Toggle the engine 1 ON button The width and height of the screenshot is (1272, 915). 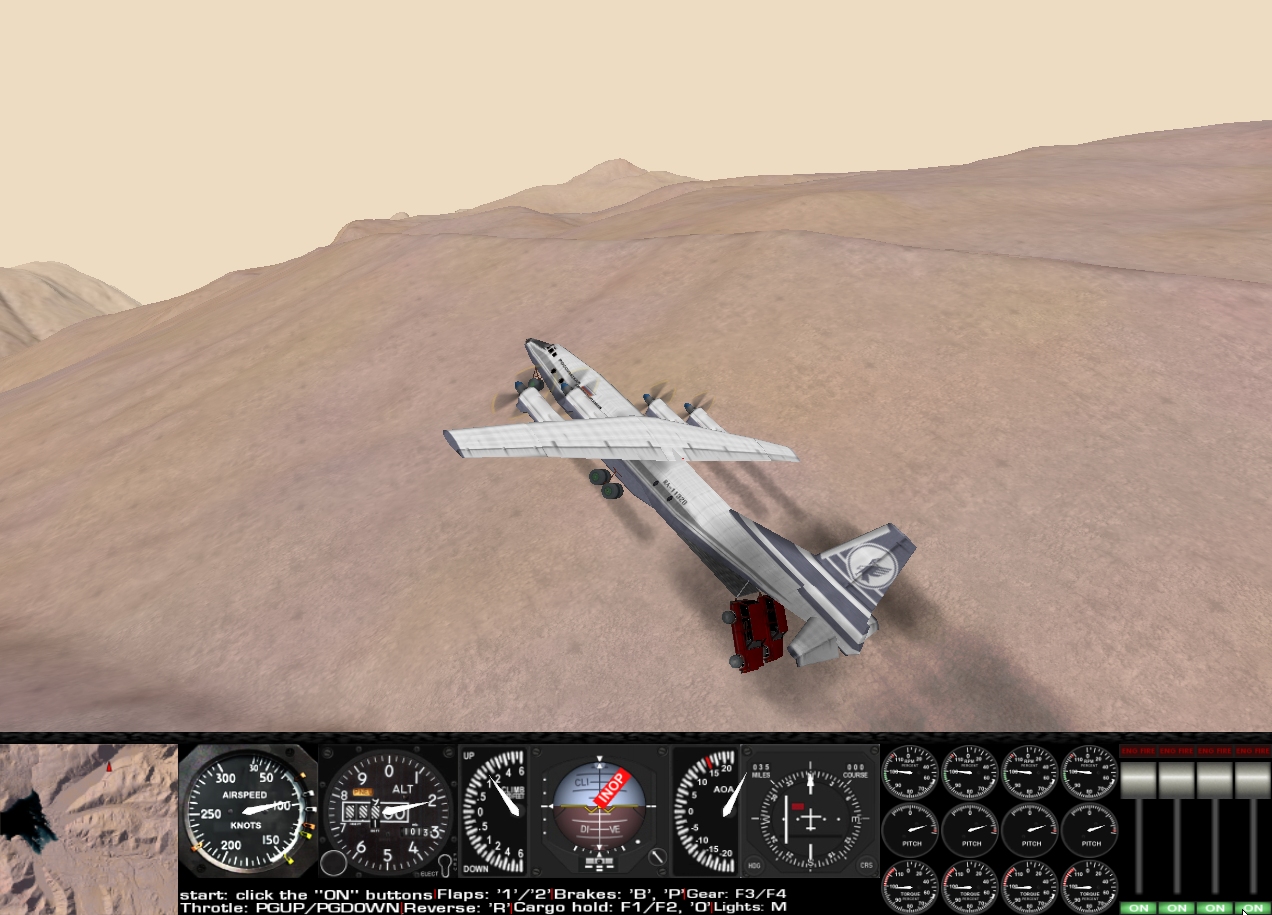tap(1137, 908)
